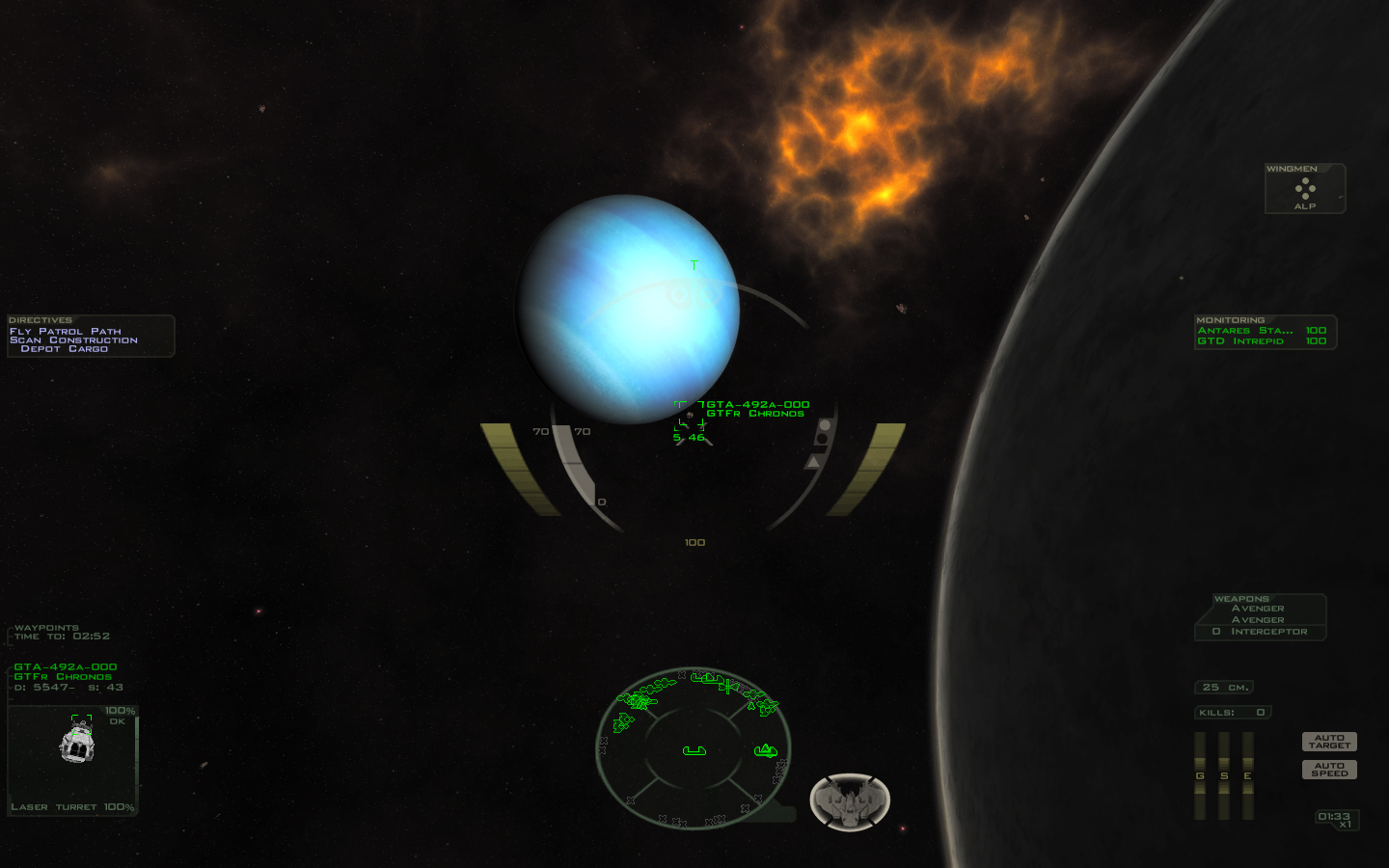Select GTD Intrepid in the monitoring list
The height and width of the screenshot is (868, 1389).
tap(1240, 341)
